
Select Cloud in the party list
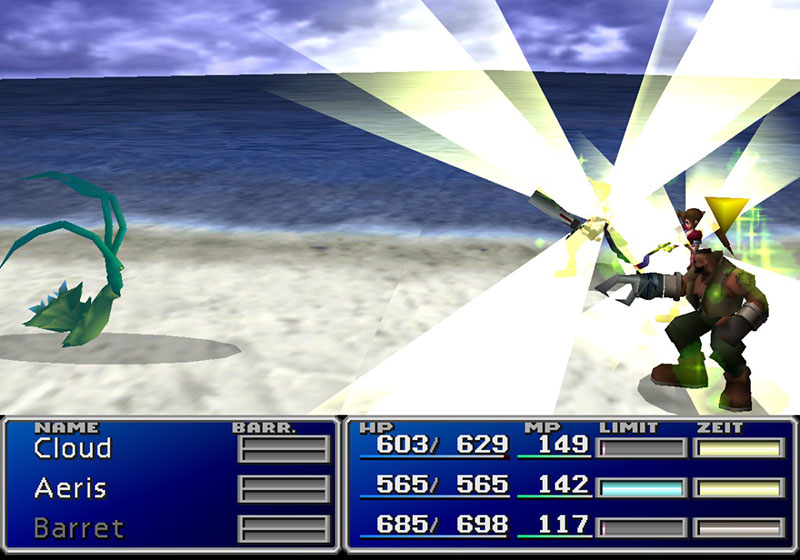72,449
